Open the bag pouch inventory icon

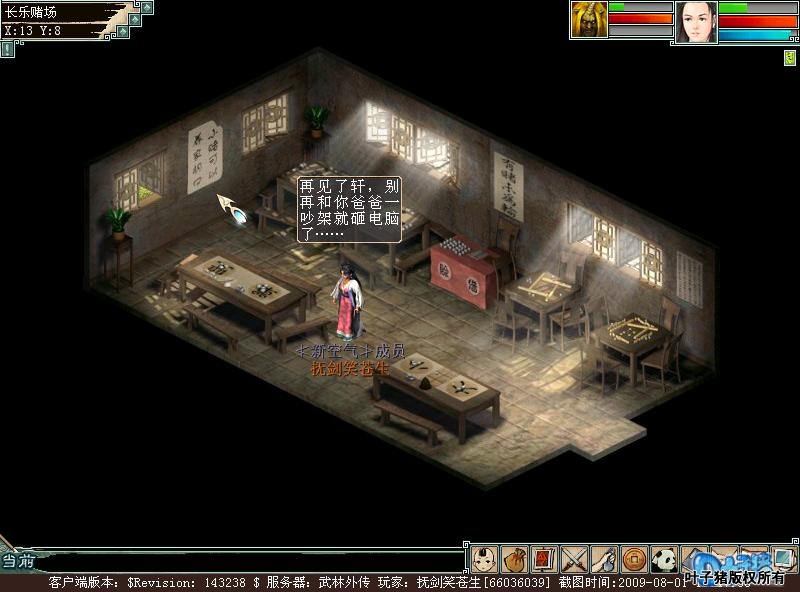514,558
